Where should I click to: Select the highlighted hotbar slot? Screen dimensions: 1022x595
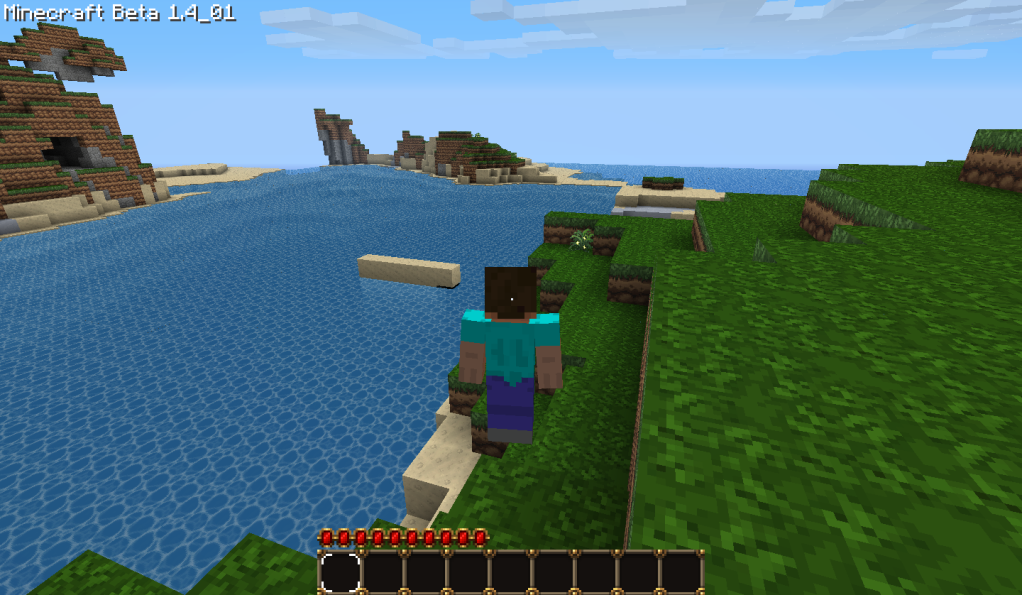tap(340, 572)
